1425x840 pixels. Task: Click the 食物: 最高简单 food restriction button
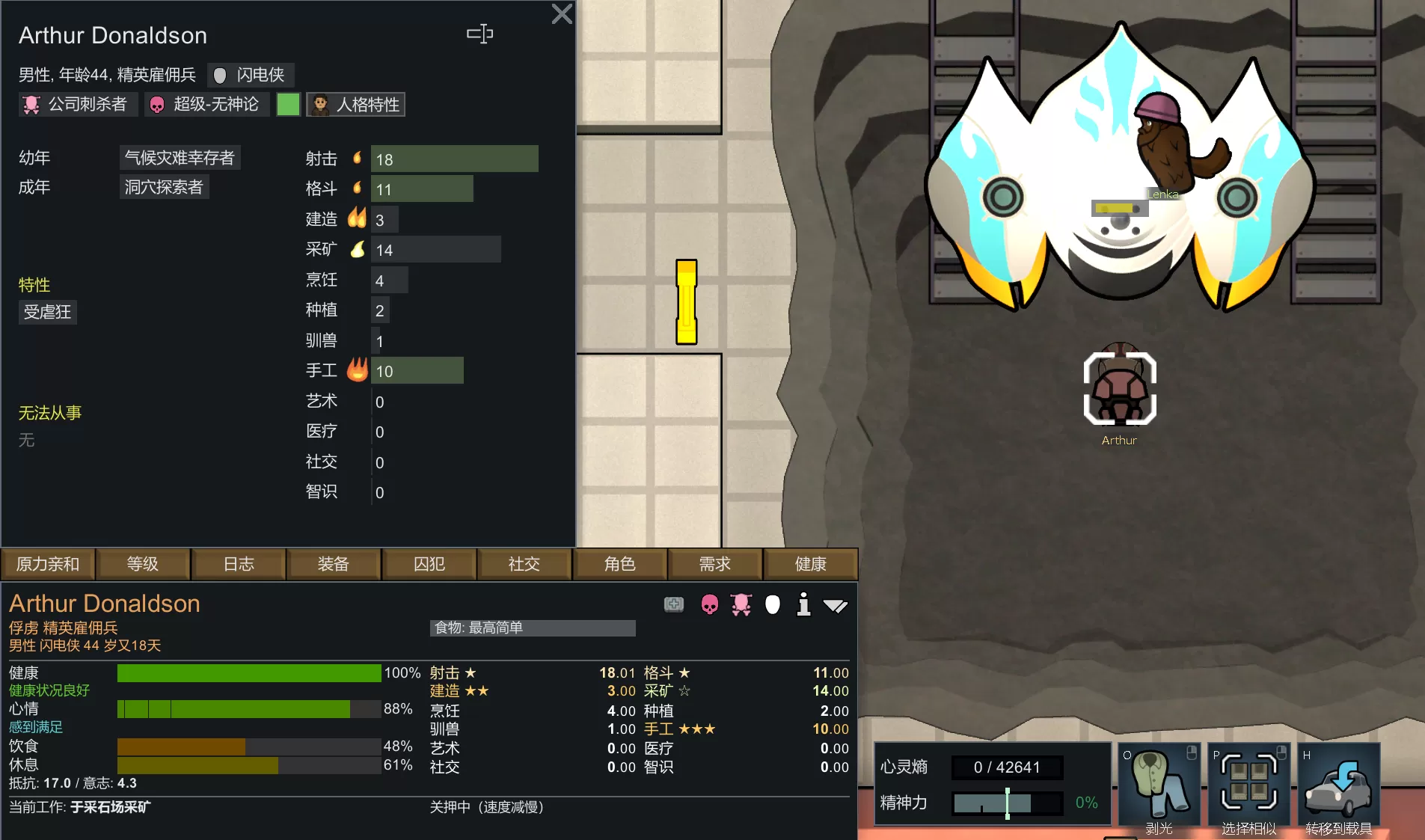[533, 628]
